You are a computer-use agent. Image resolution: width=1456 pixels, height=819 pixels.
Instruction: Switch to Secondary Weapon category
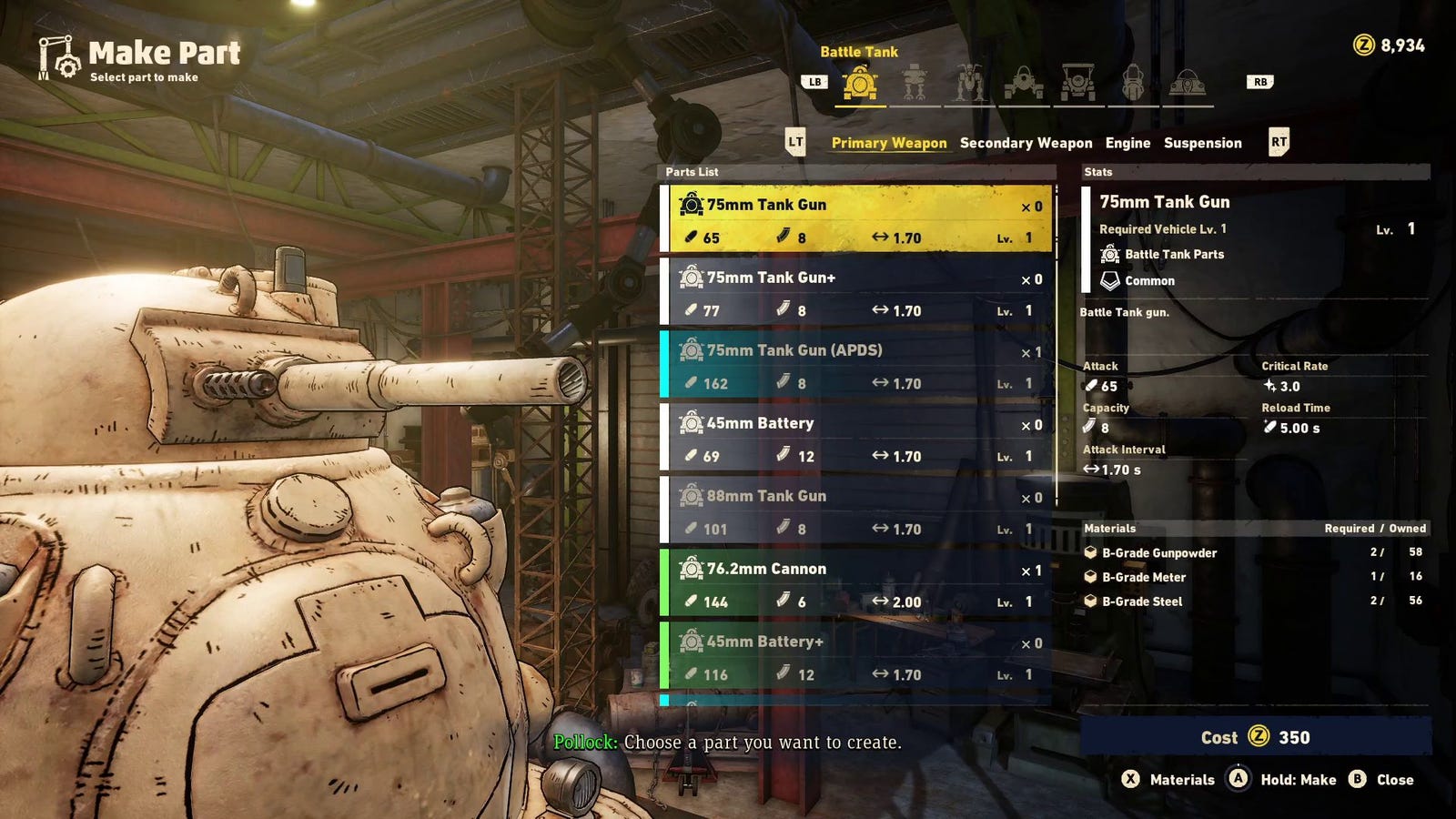[x=1026, y=143]
